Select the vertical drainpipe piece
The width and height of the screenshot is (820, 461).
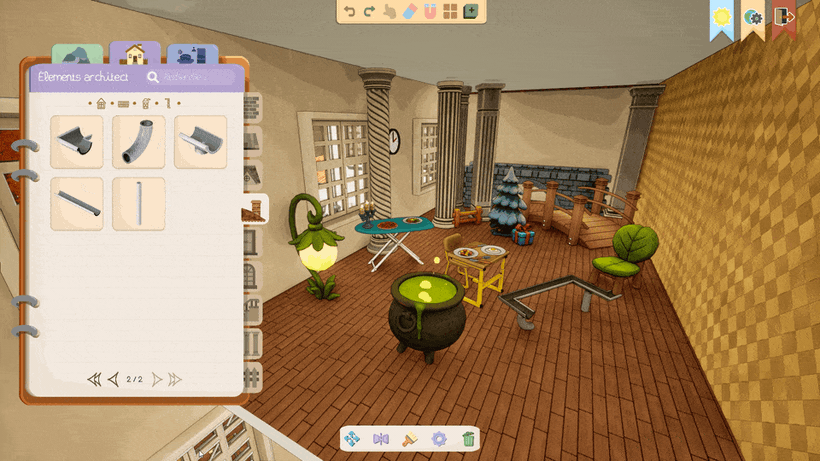(138, 204)
